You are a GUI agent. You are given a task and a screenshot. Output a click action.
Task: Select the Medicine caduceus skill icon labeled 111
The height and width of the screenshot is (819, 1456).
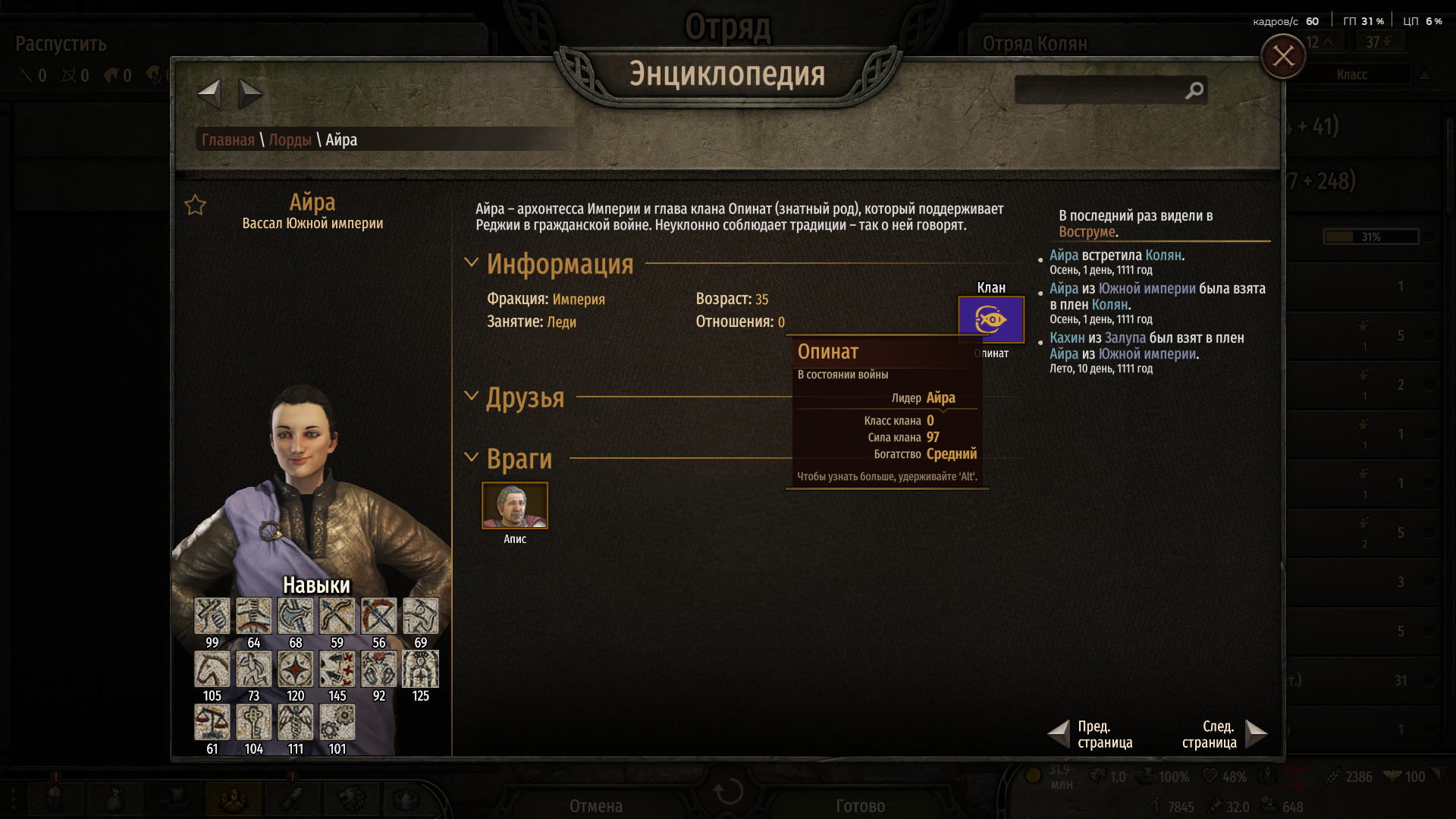[x=295, y=722]
